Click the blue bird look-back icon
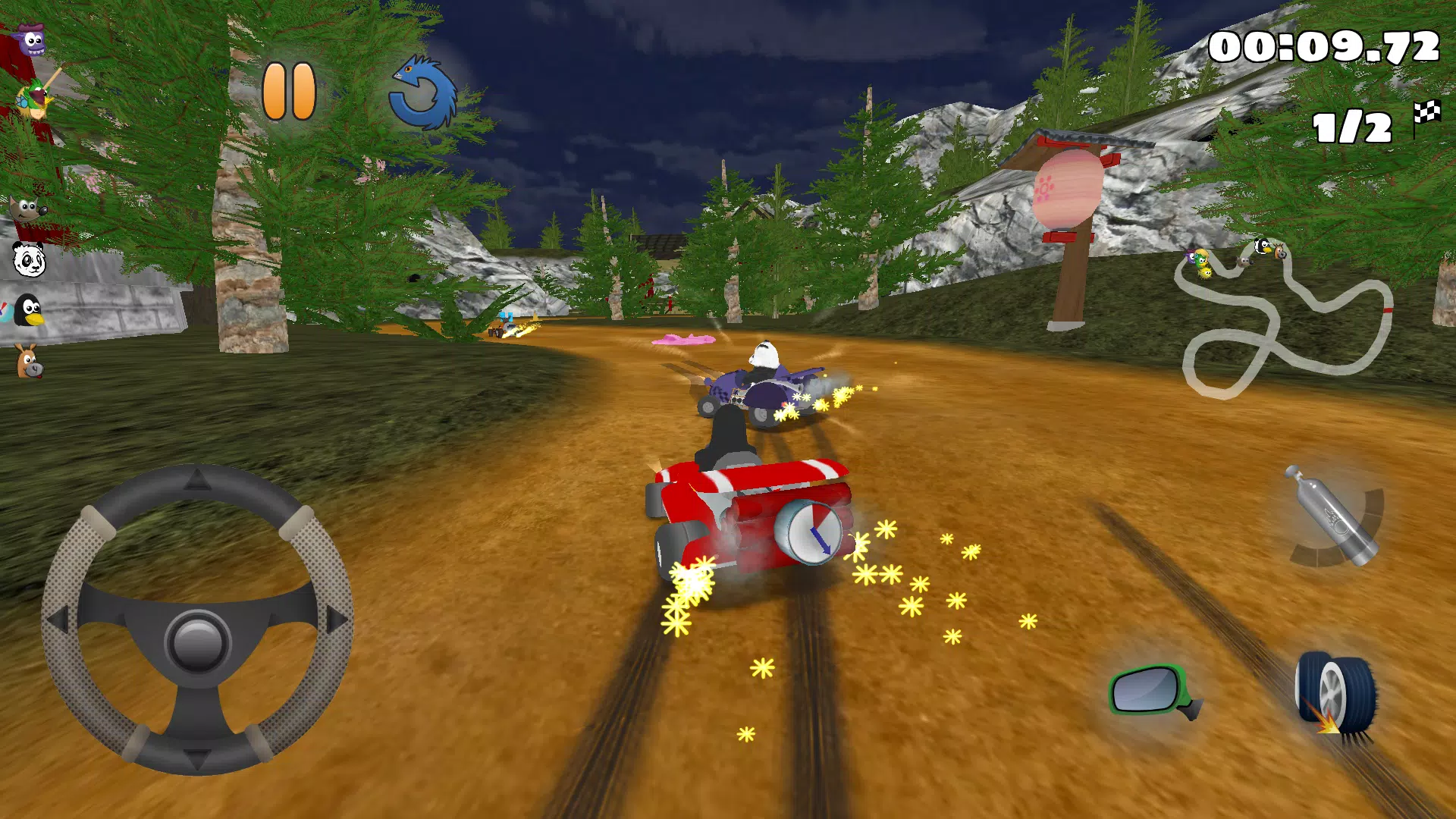1456x819 pixels. point(422,90)
